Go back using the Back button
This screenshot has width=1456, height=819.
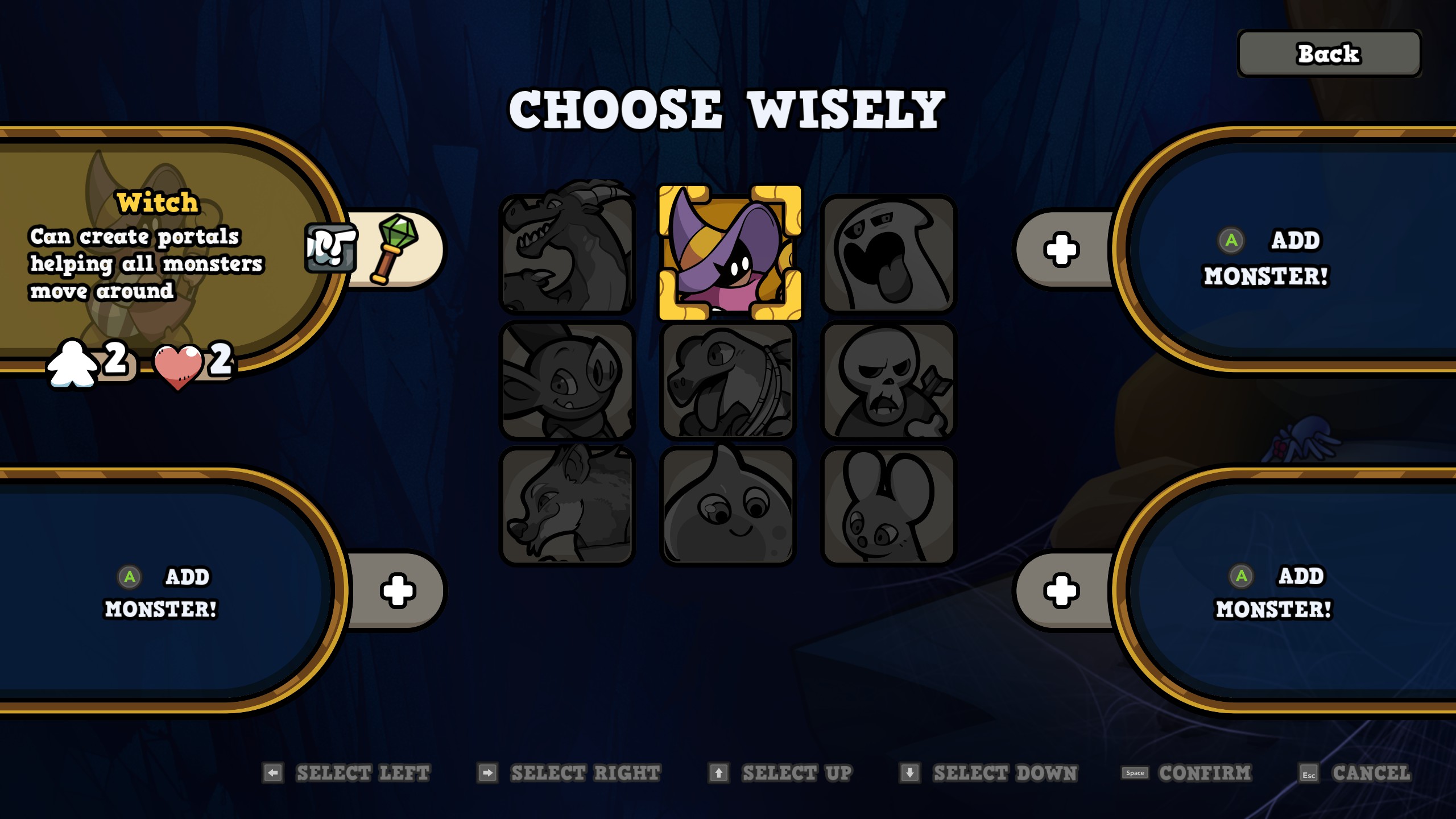point(1329,54)
